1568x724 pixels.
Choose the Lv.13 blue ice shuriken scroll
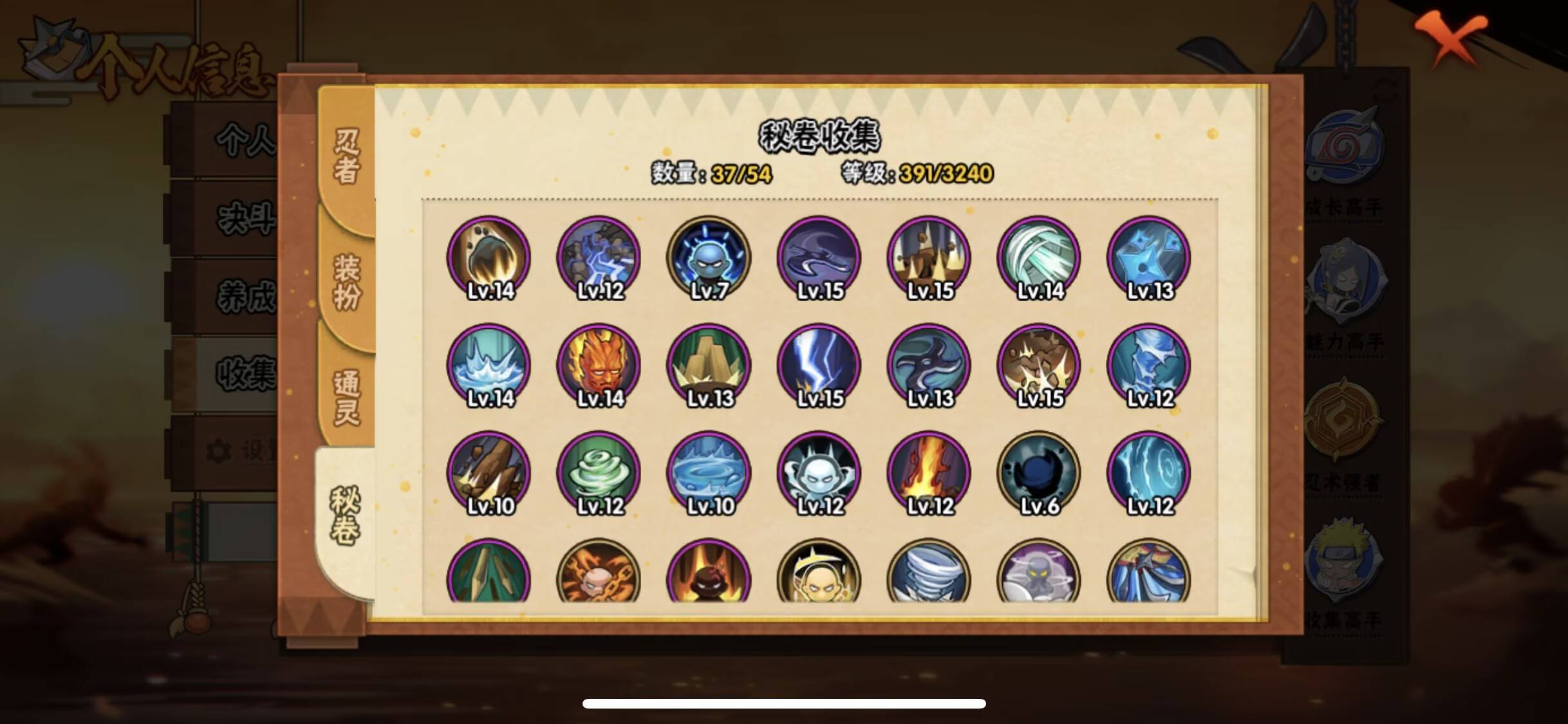pyautogui.click(x=1149, y=257)
